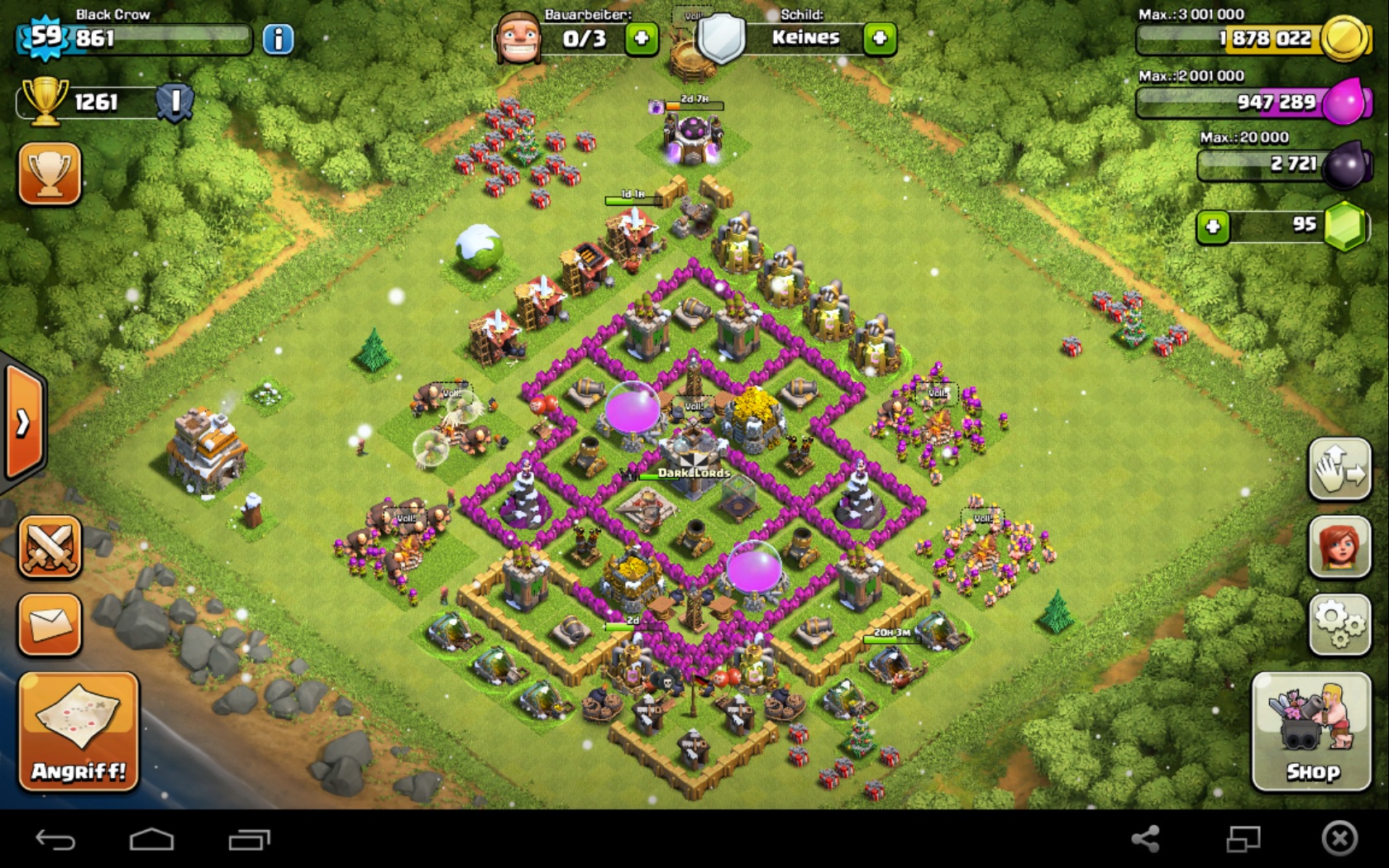This screenshot has width=1389, height=868.
Task: Show player info with the blue i button
Action: pyautogui.click(x=278, y=39)
